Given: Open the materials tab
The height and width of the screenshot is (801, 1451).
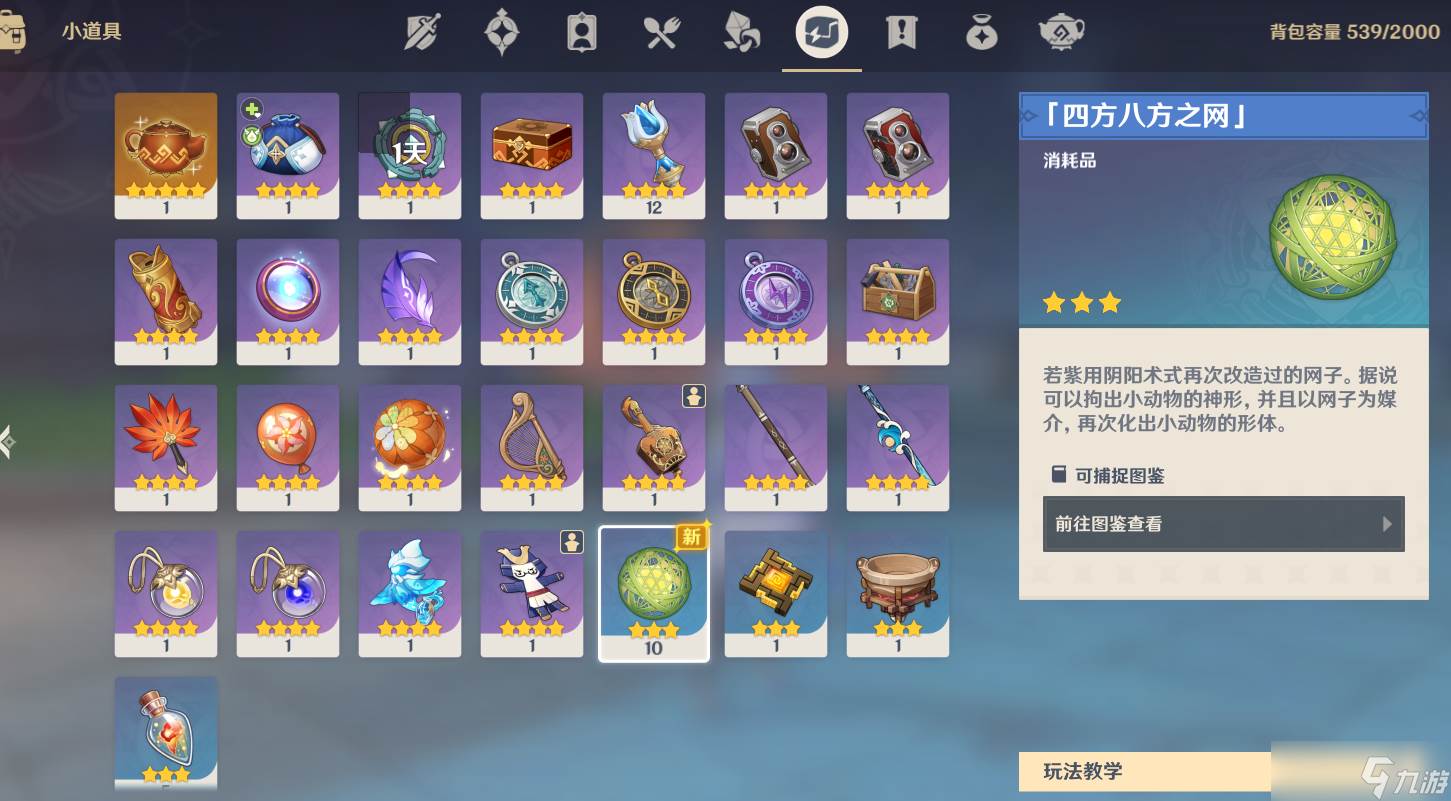Looking at the screenshot, I should [741, 33].
